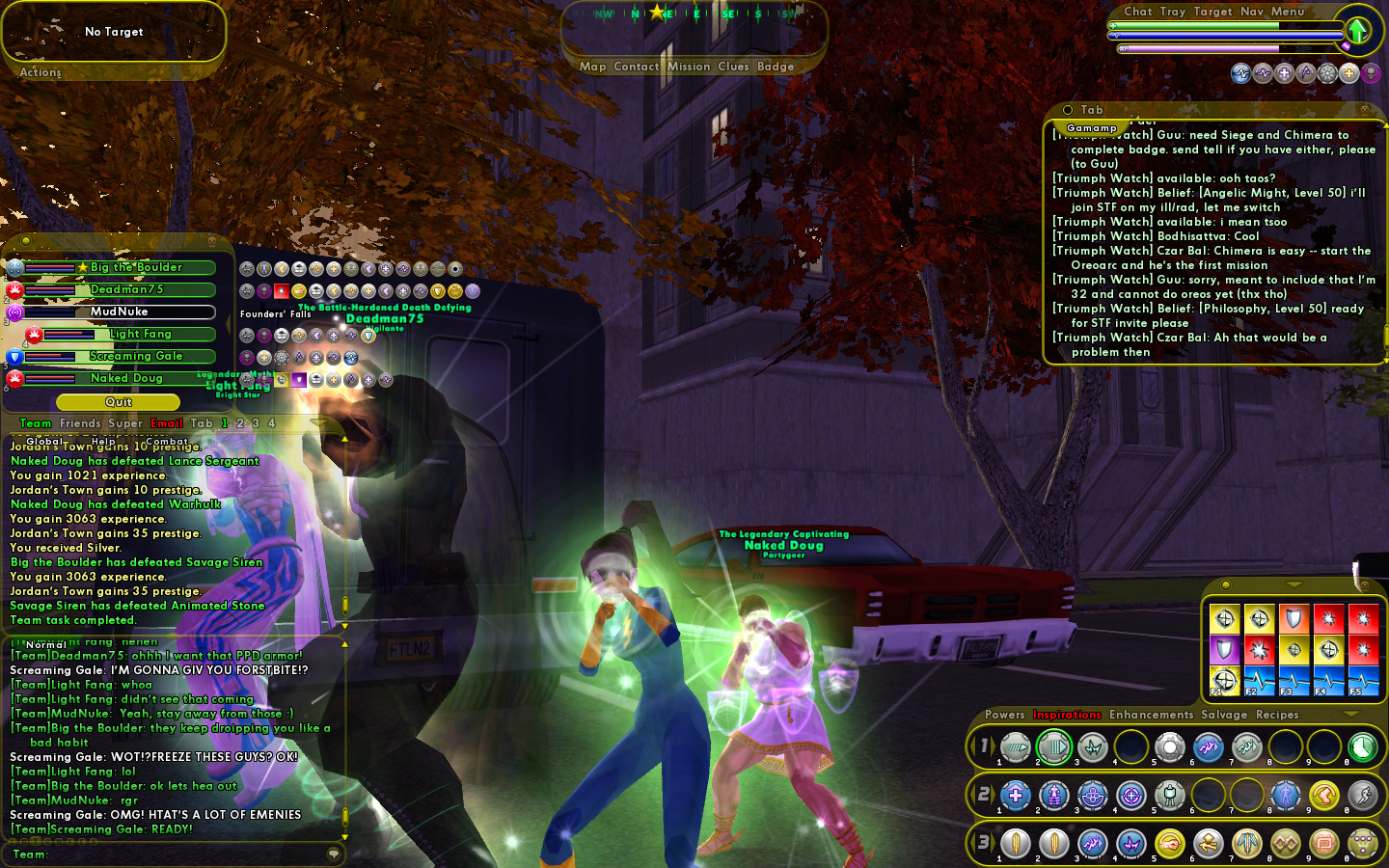Screen dimensions: 1389x868
Task: Quit the team with the Quit button
Action: (x=119, y=402)
